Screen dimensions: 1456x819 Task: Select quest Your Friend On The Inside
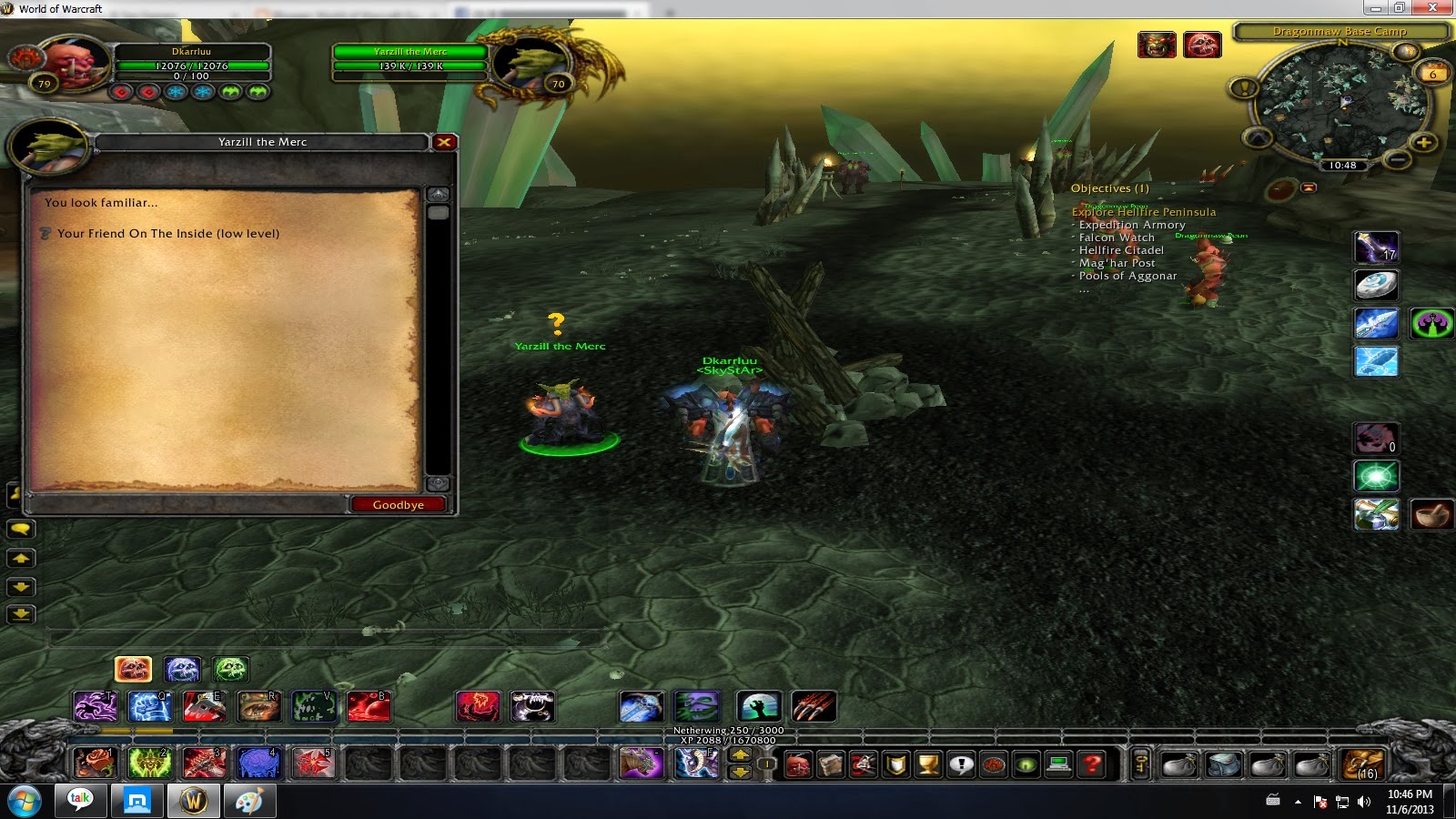tap(168, 233)
